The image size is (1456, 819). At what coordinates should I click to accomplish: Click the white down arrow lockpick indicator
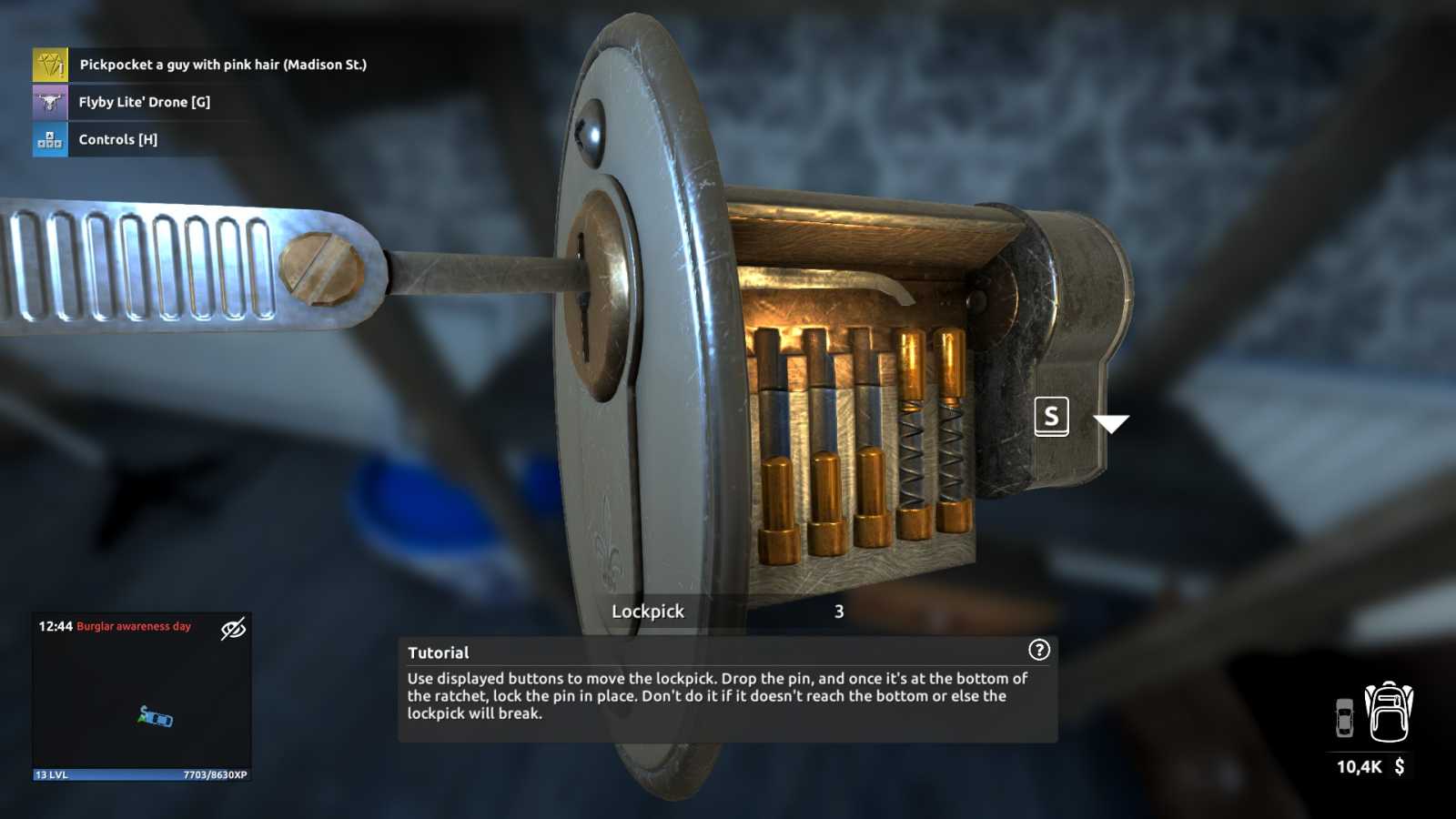click(1110, 423)
